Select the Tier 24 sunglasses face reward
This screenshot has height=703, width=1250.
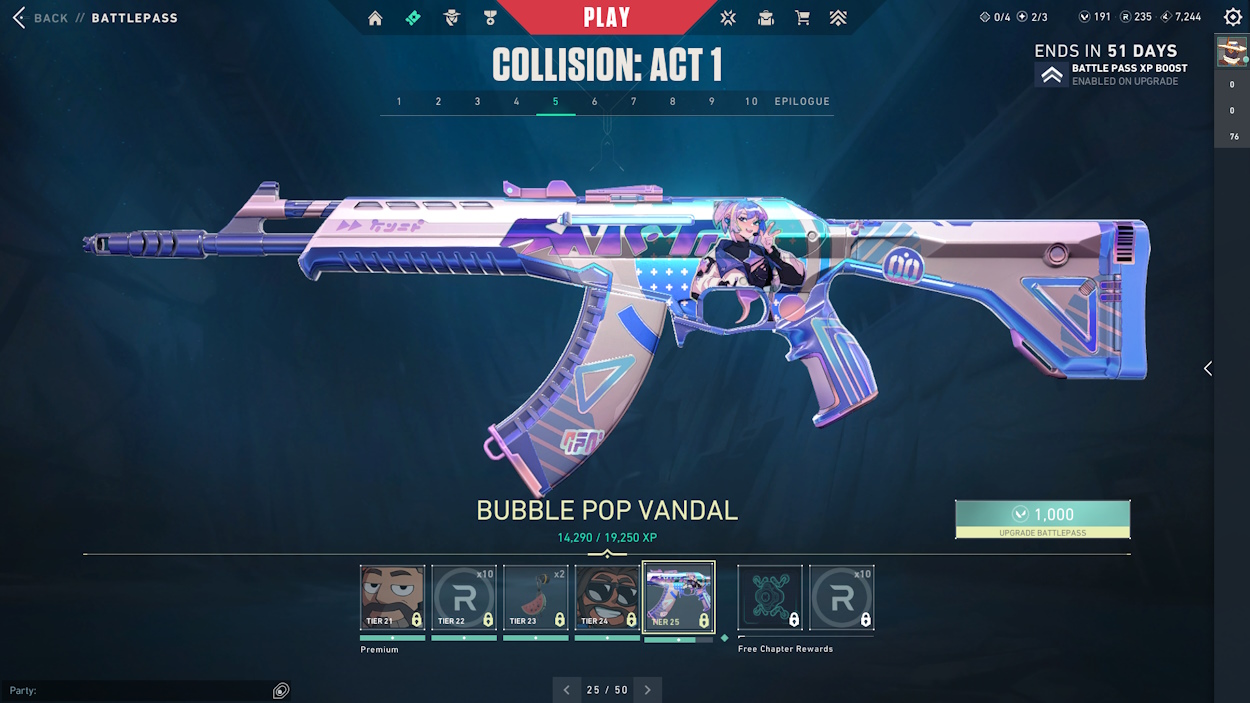pyautogui.click(x=607, y=597)
